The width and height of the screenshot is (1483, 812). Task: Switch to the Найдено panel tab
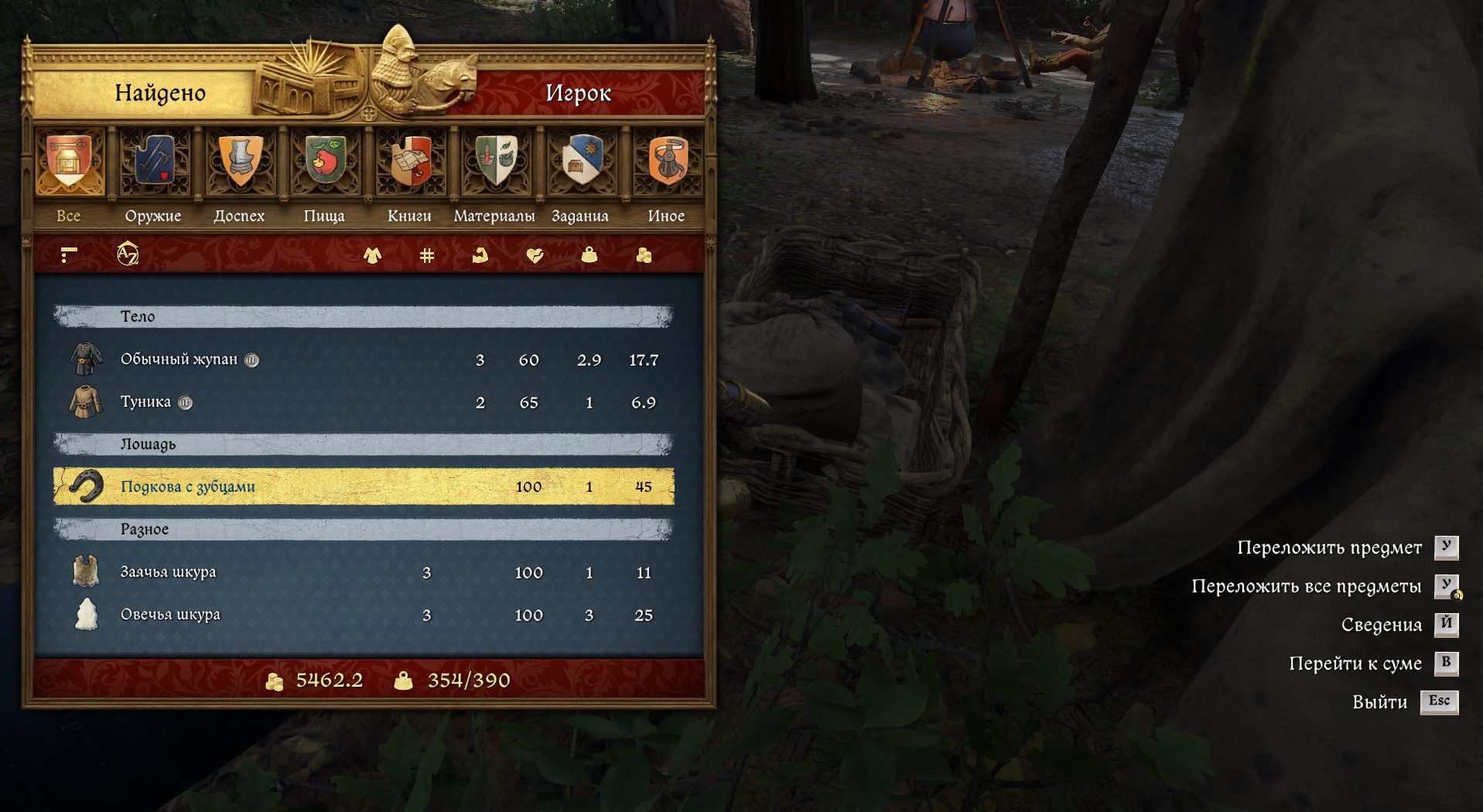click(x=160, y=94)
